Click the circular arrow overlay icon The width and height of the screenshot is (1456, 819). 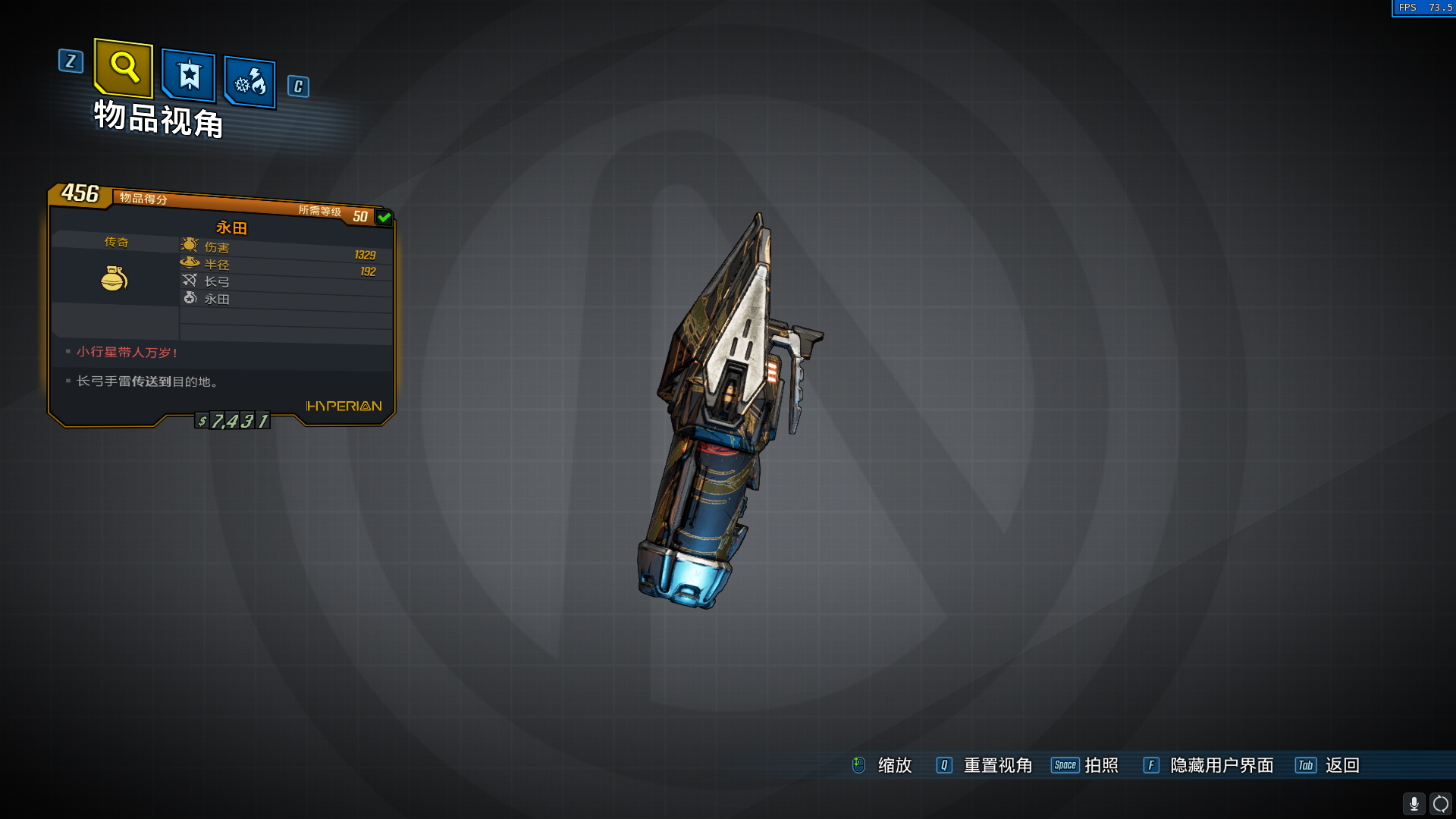click(x=1441, y=803)
